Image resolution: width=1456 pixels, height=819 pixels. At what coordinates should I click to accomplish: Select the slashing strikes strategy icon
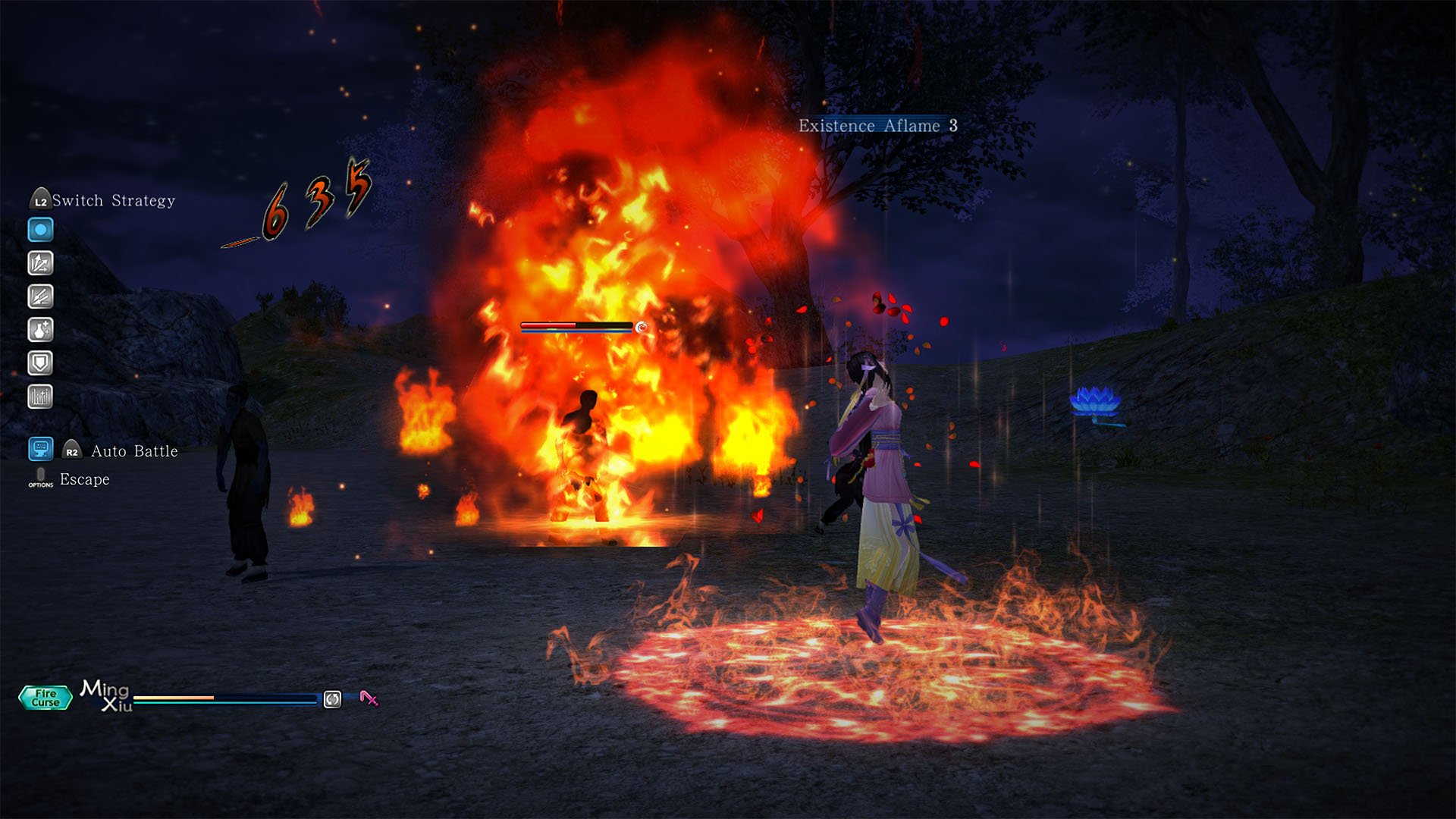[x=39, y=297]
